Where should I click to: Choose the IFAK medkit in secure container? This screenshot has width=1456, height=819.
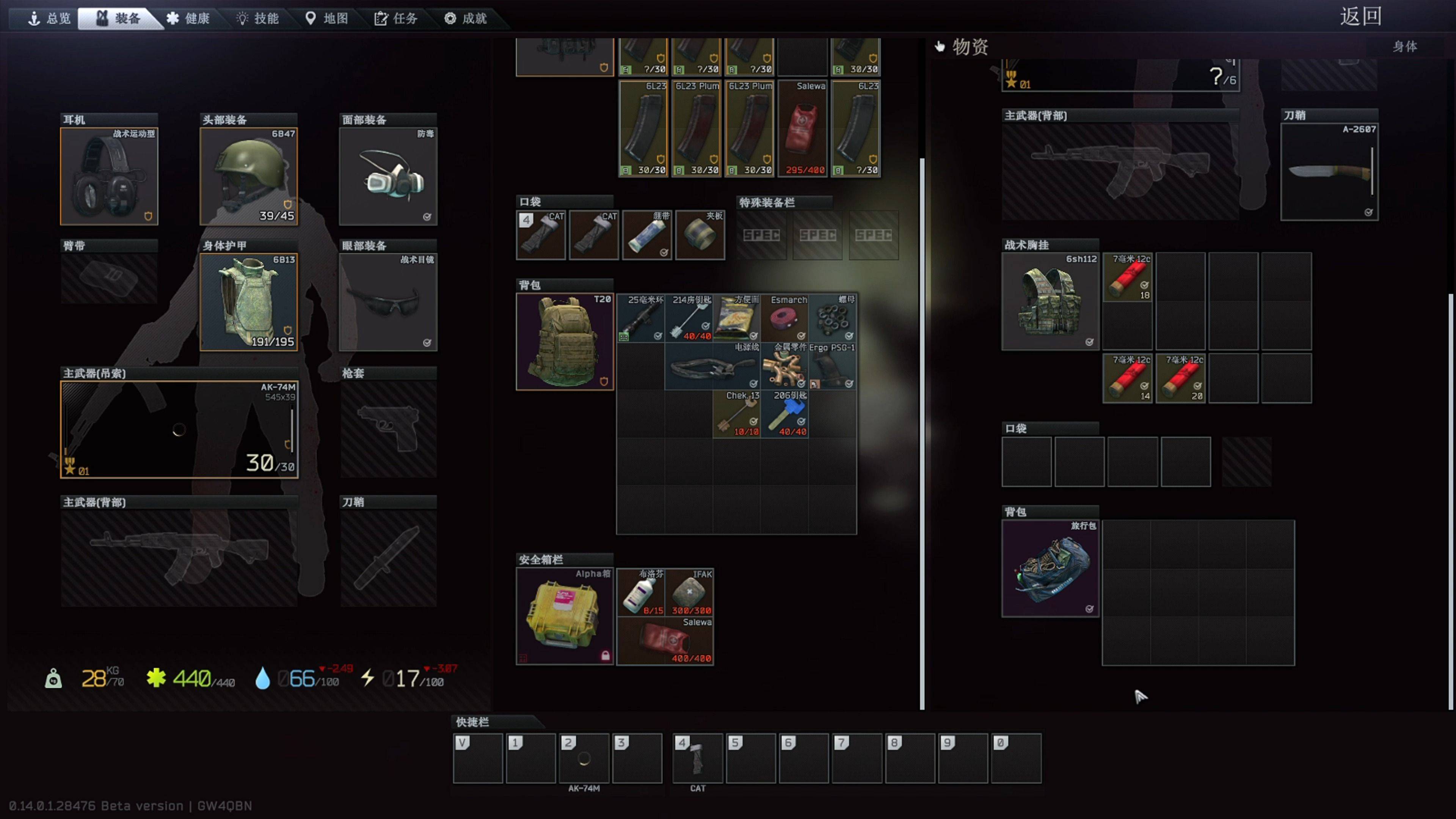pos(690,592)
